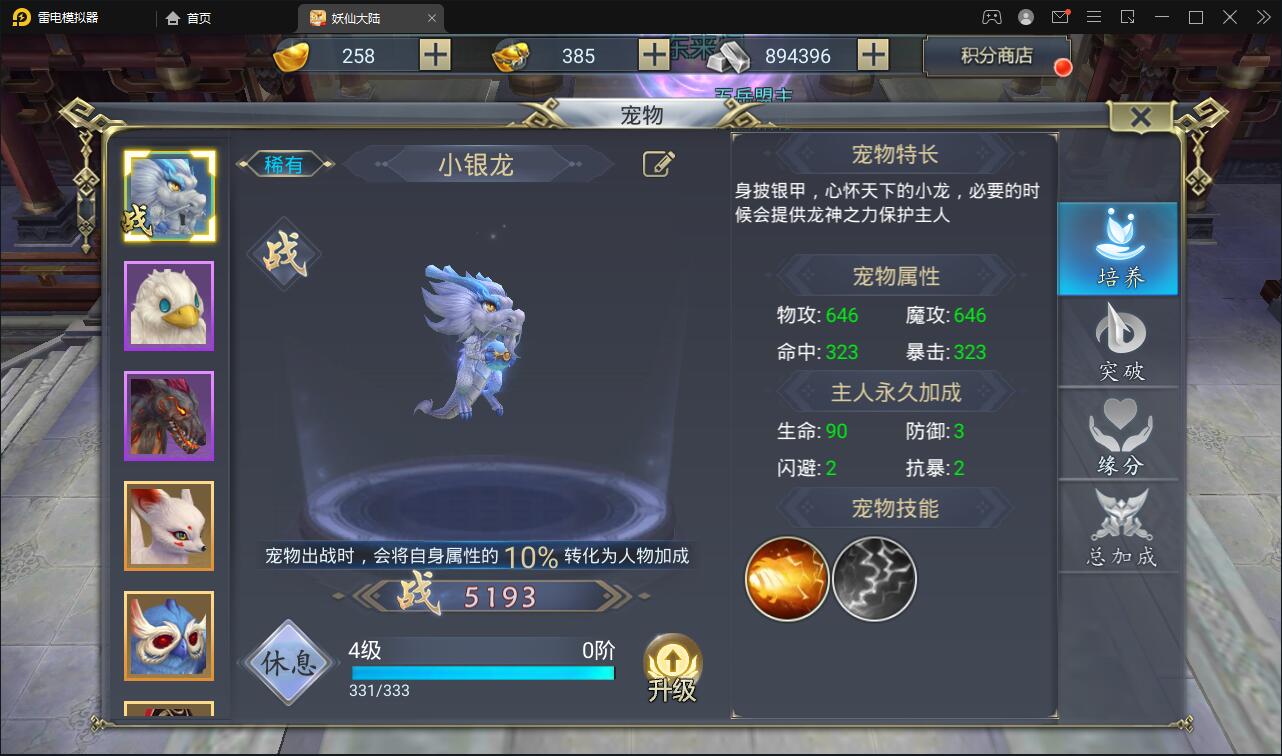
Task: Inspect the lightning pet skill icon
Action: click(873, 577)
